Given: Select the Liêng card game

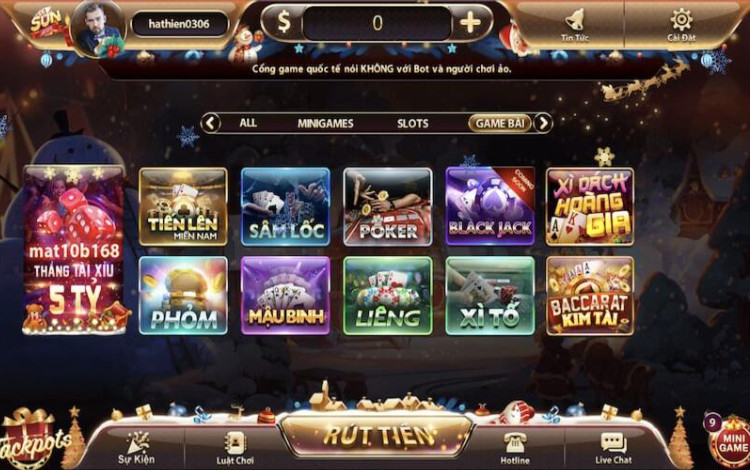Looking at the screenshot, I should pos(388,296).
